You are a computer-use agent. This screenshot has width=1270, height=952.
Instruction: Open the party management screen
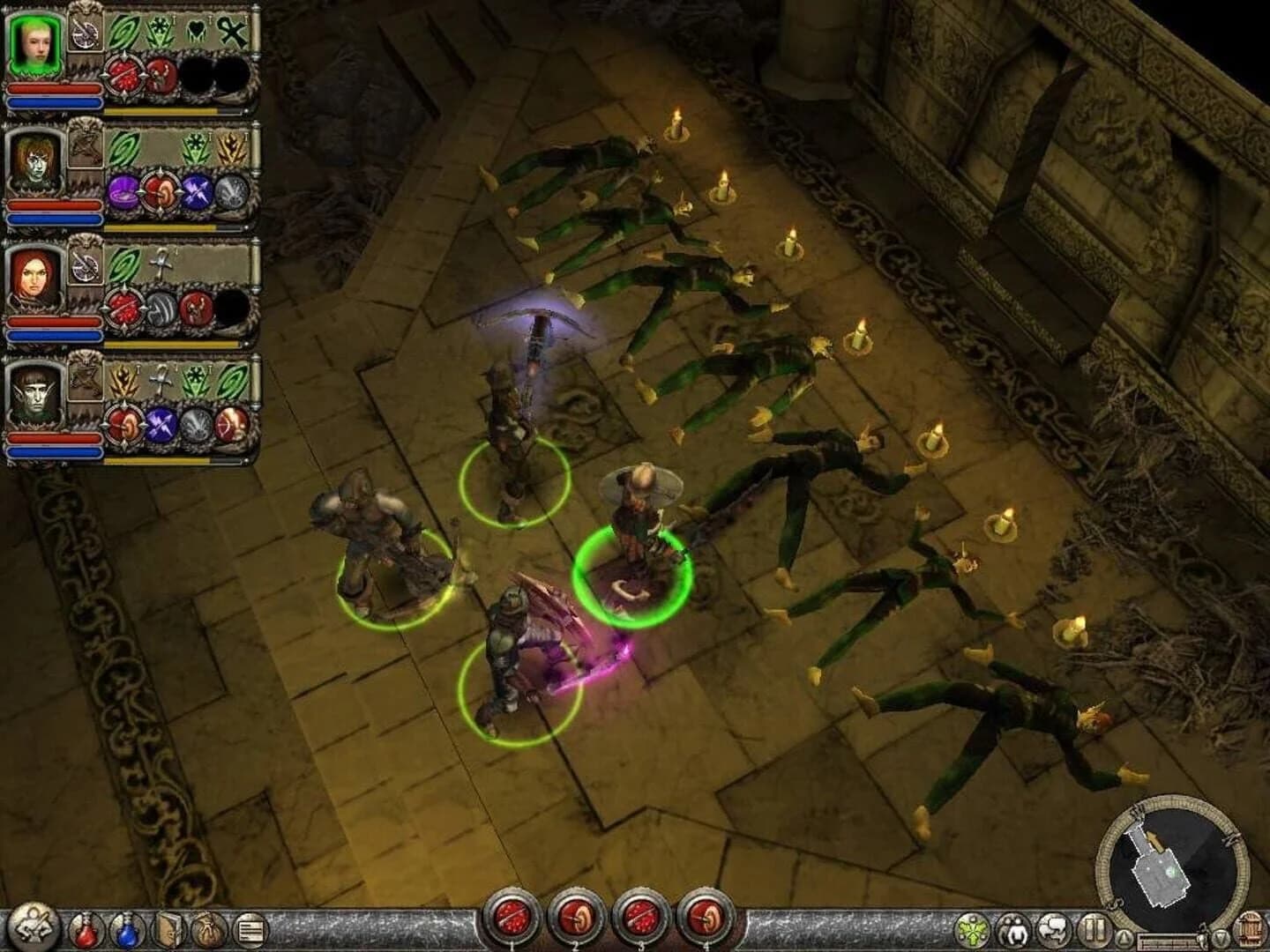click(1012, 930)
